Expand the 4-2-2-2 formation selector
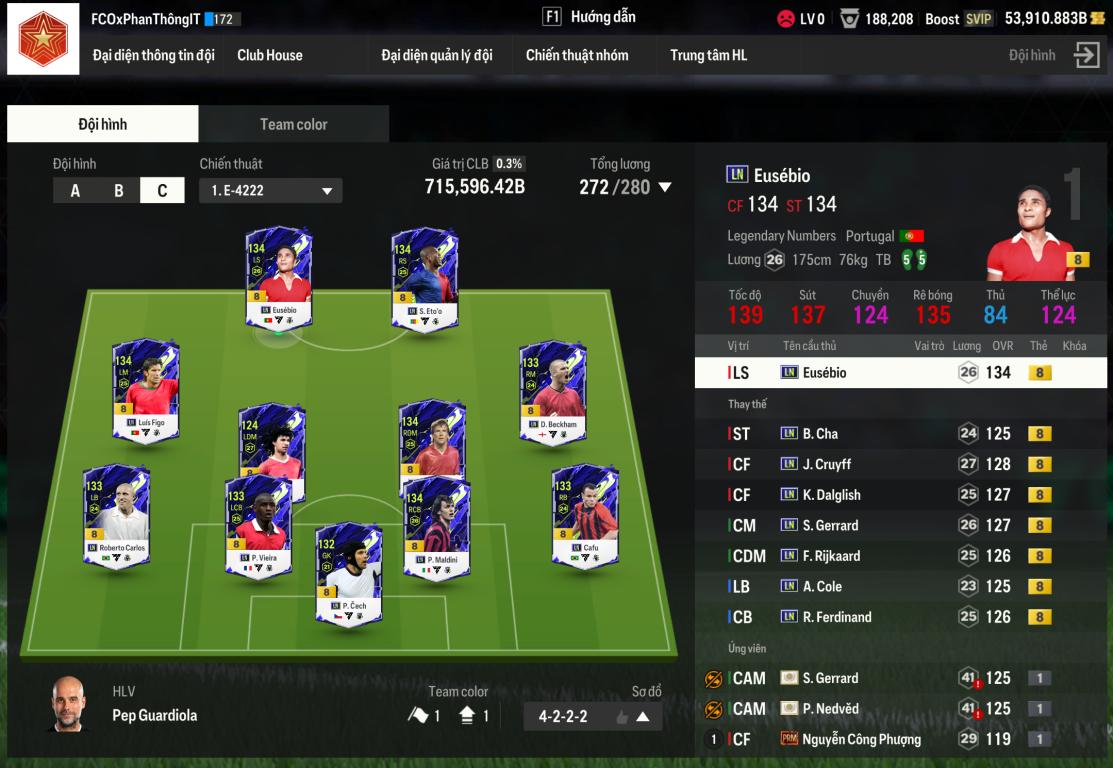Viewport: 1113px width, 768px height. (643, 716)
